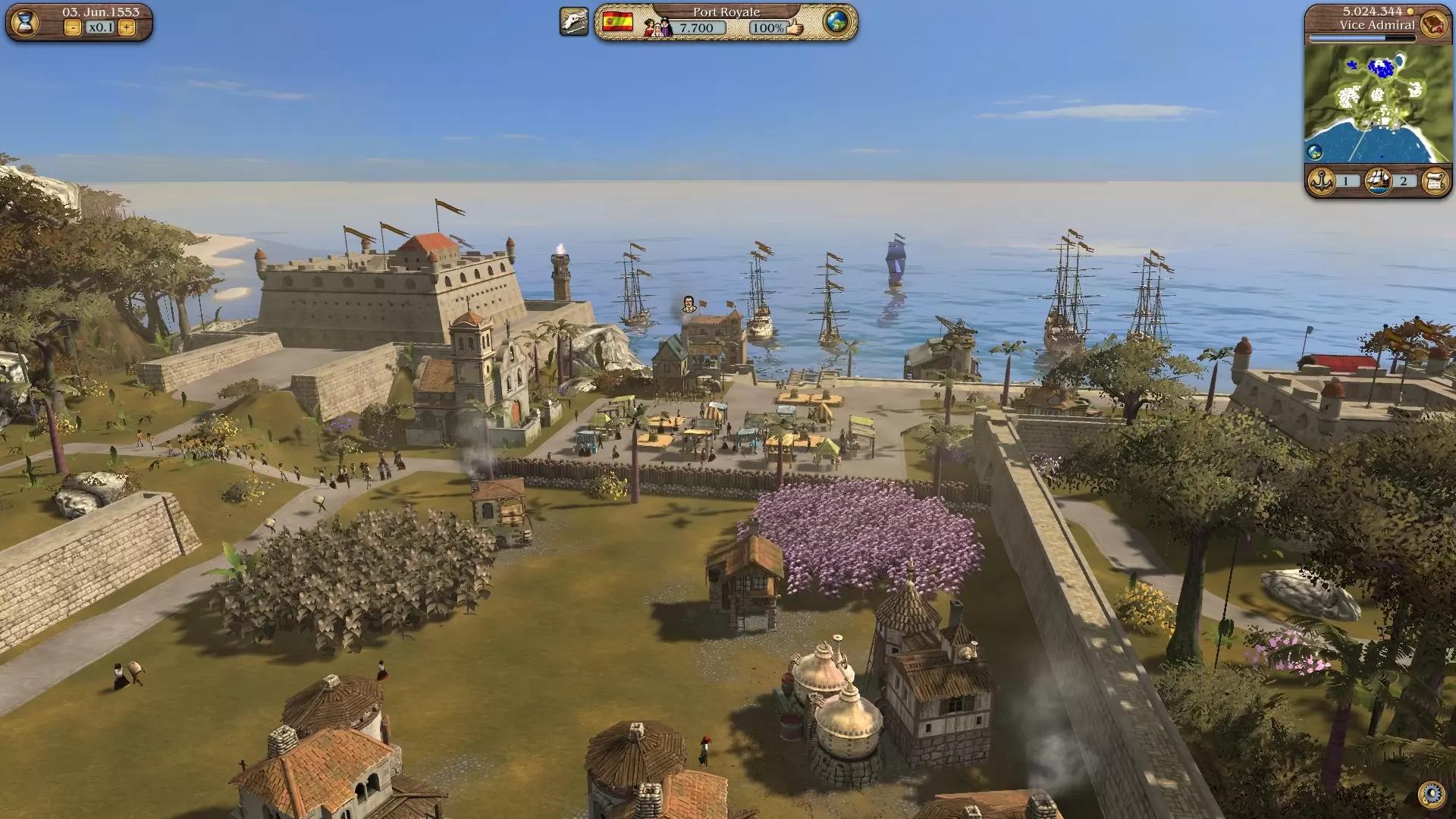This screenshot has height=819, width=1456.
Task: Click the portrait marker above the harbor
Action: click(x=689, y=304)
